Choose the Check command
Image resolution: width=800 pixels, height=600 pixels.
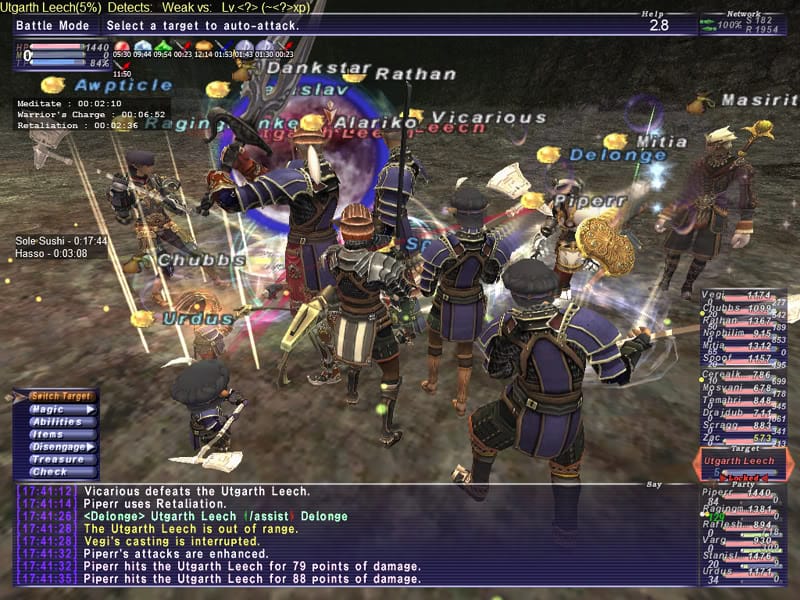pyautogui.click(x=62, y=472)
